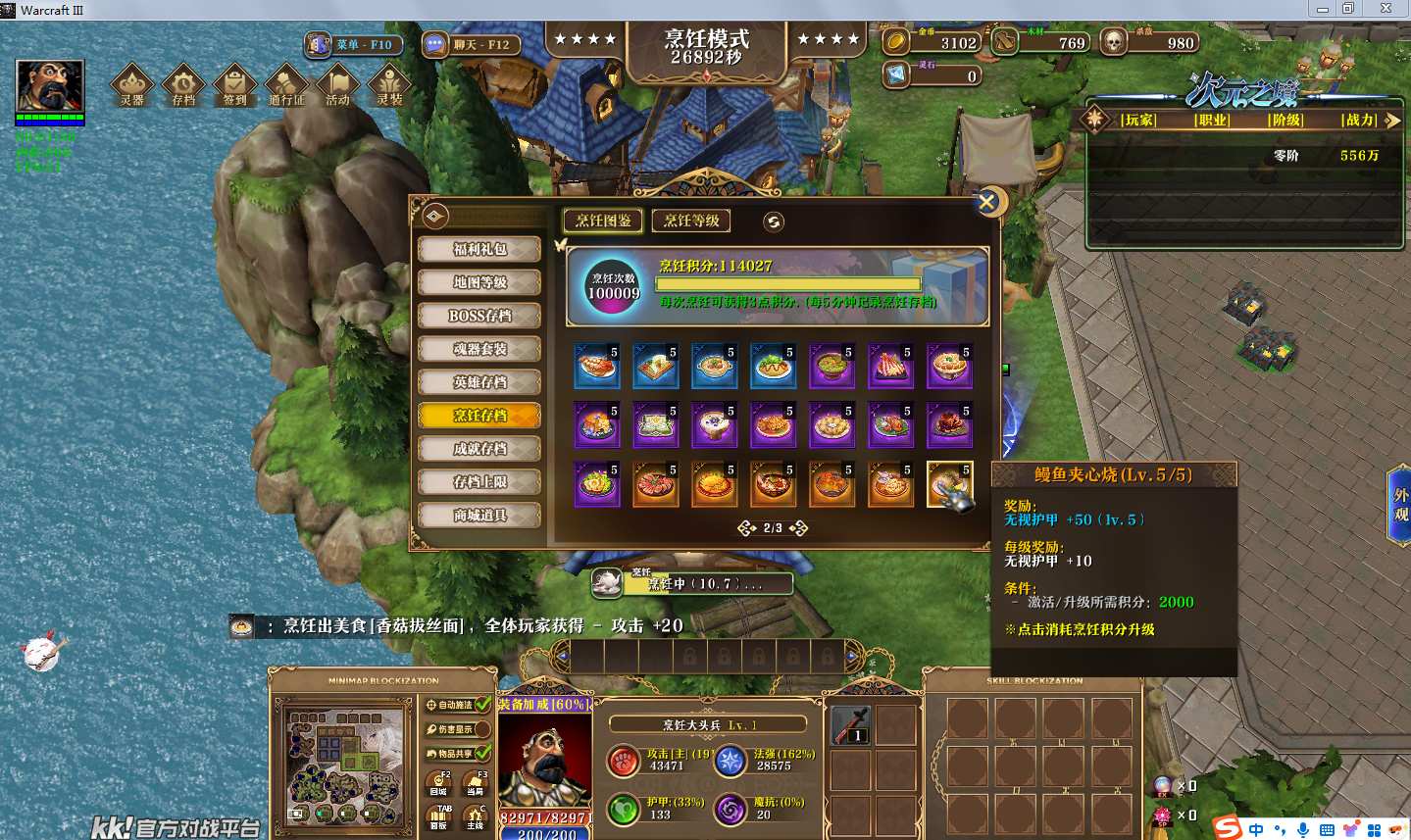
Task: Switch to the 烹饪等级 tab
Action: 691,221
